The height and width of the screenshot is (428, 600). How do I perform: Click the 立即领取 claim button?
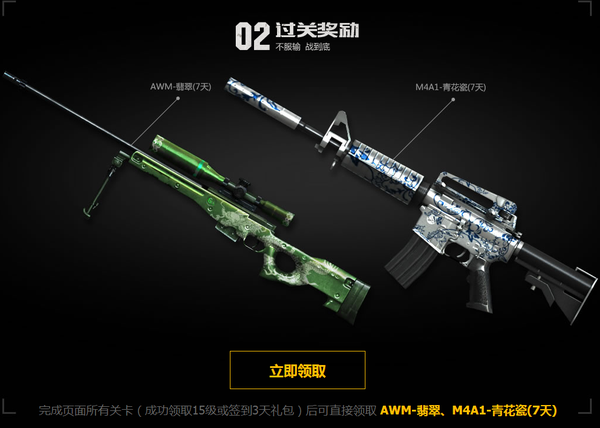pos(297,370)
